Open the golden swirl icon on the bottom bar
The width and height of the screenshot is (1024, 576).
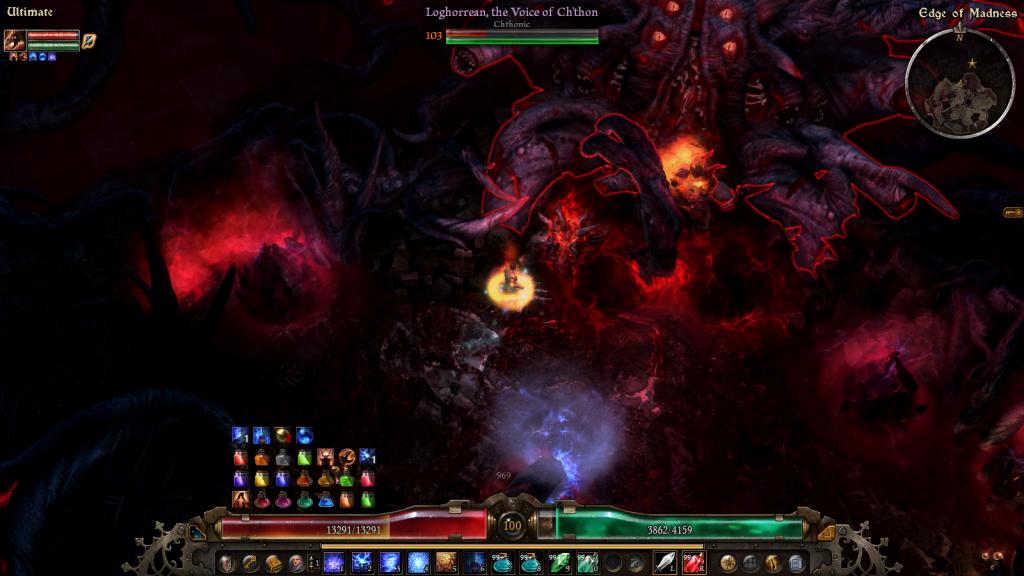click(x=774, y=563)
